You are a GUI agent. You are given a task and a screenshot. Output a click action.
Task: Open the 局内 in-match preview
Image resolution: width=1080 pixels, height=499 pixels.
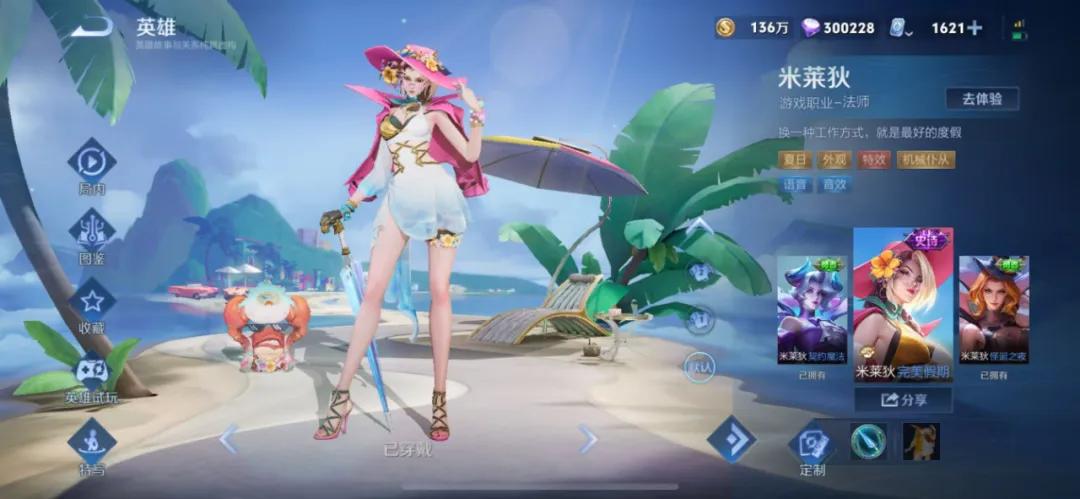[x=91, y=163]
